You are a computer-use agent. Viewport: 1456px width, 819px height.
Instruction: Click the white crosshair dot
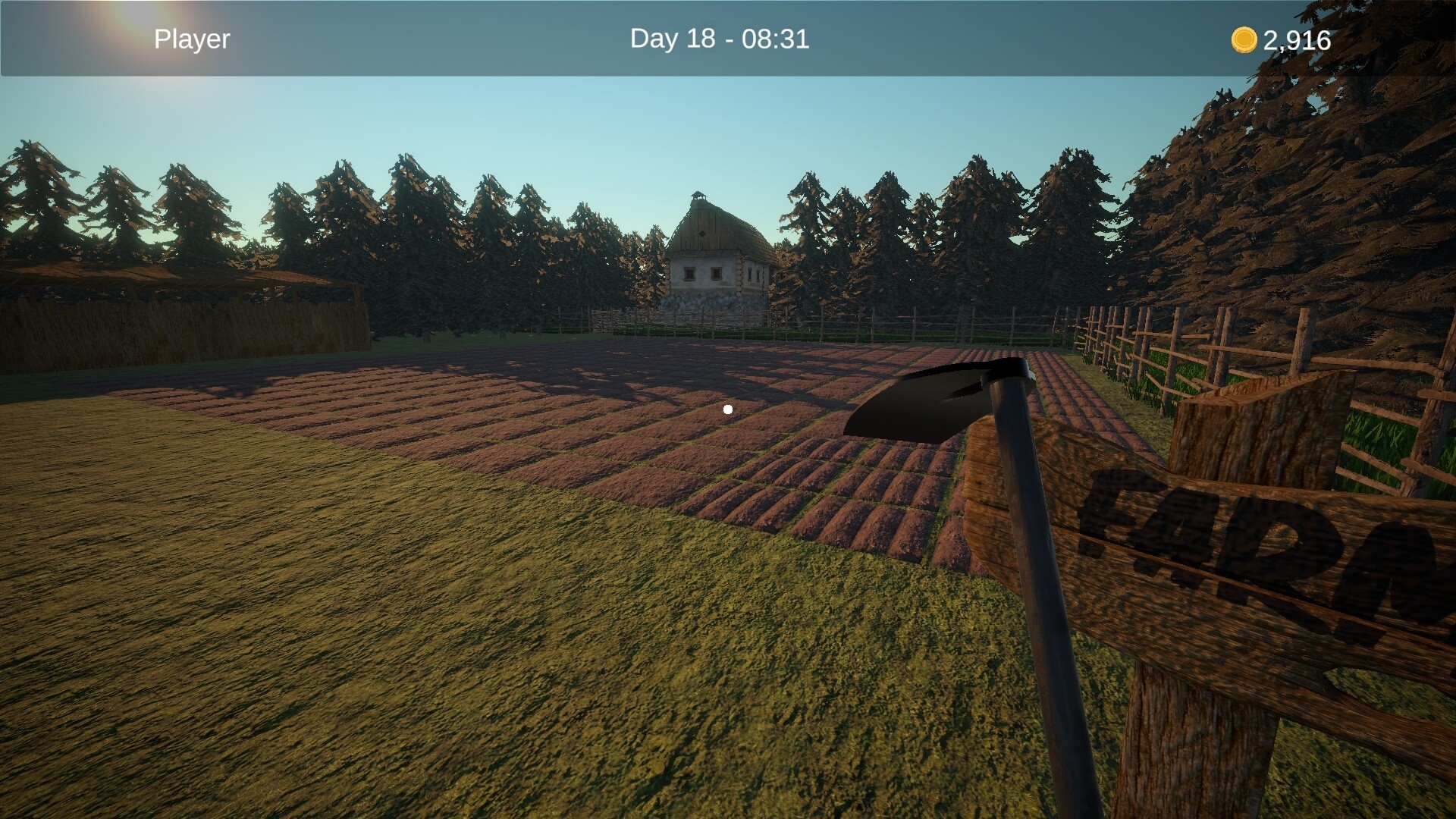(x=727, y=409)
